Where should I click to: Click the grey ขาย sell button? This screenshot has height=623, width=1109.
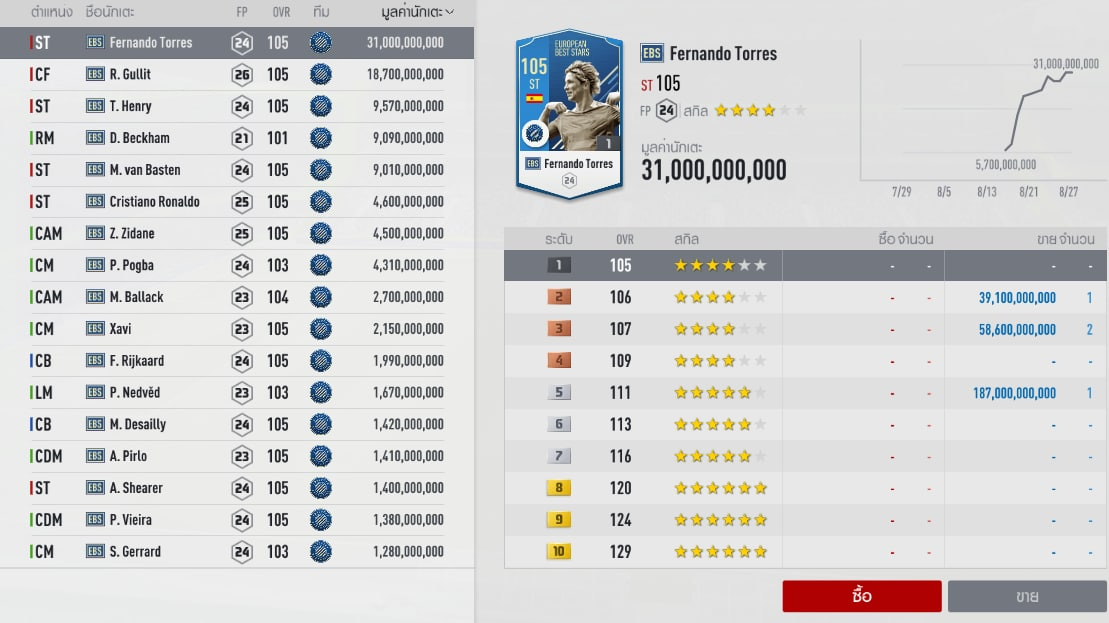point(1026,596)
